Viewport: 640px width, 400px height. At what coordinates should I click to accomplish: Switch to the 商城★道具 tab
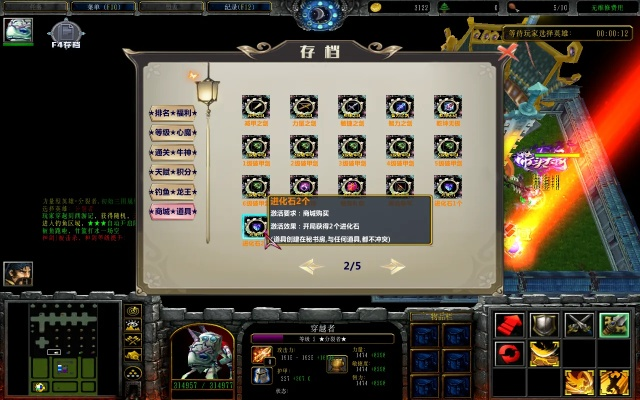pos(171,211)
